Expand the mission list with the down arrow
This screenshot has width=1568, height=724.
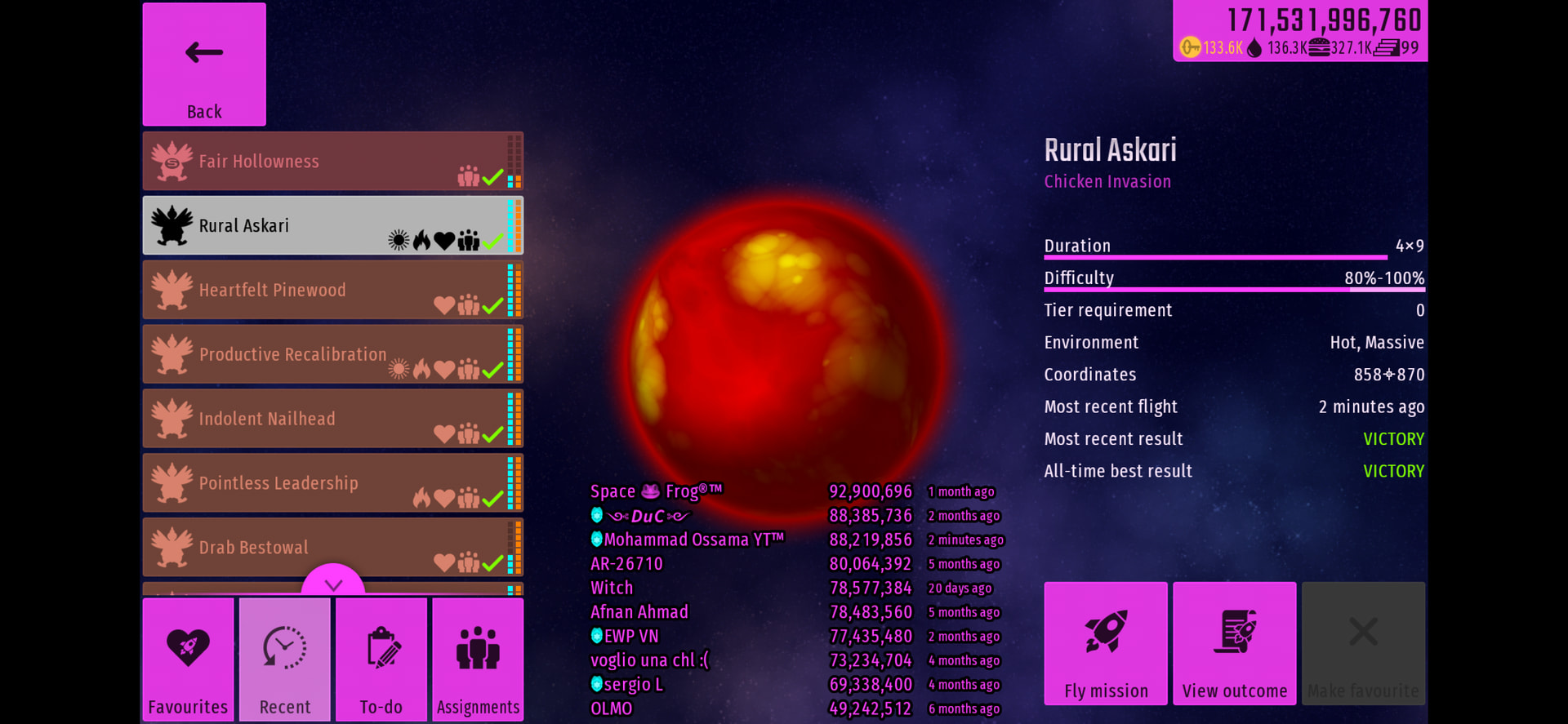pyautogui.click(x=333, y=583)
